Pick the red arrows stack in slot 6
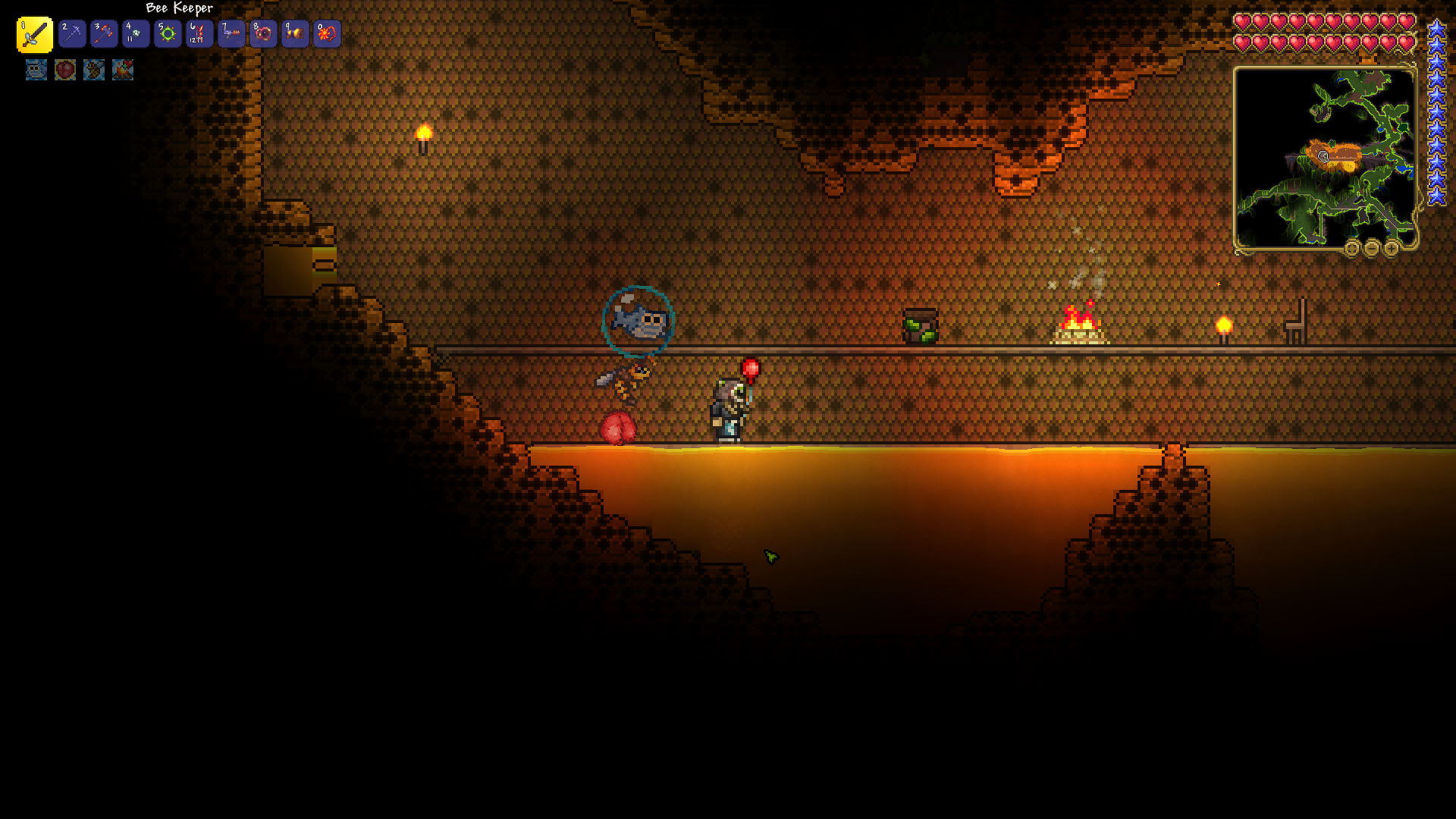Image resolution: width=1456 pixels, height=819 pixels. point(199,34)
